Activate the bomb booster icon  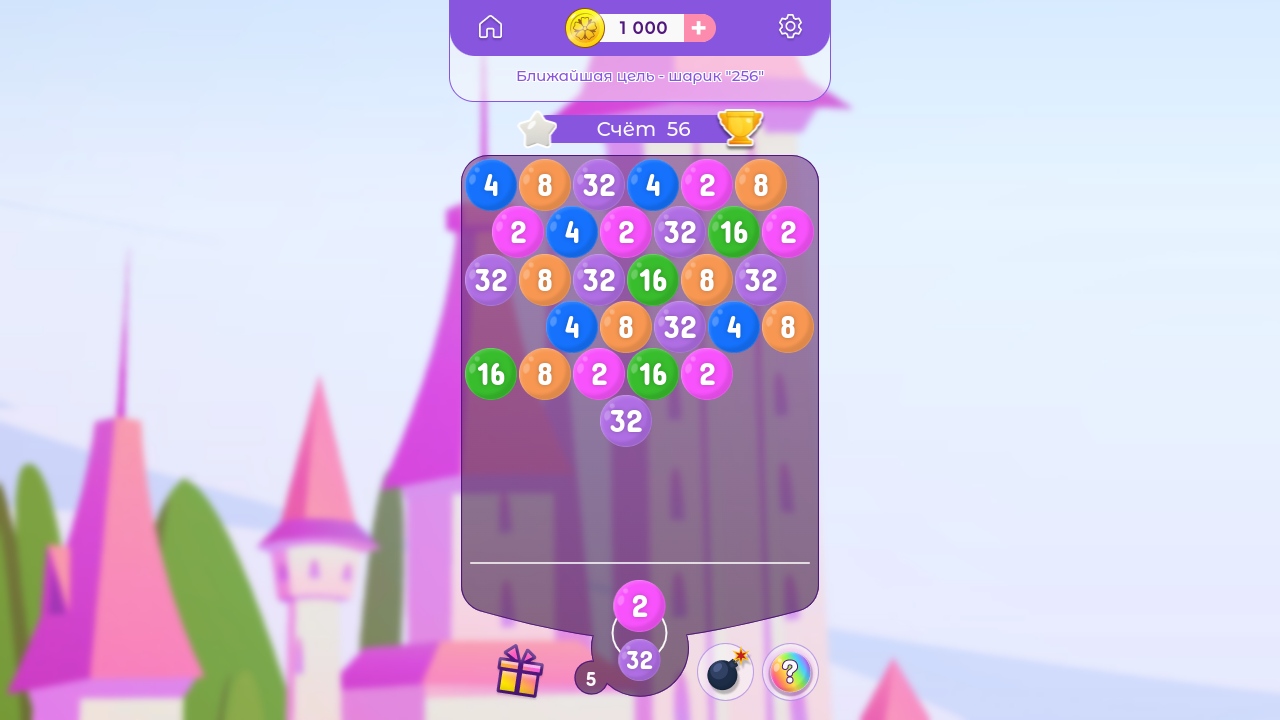pyautogui.click(x=724, y=672)
